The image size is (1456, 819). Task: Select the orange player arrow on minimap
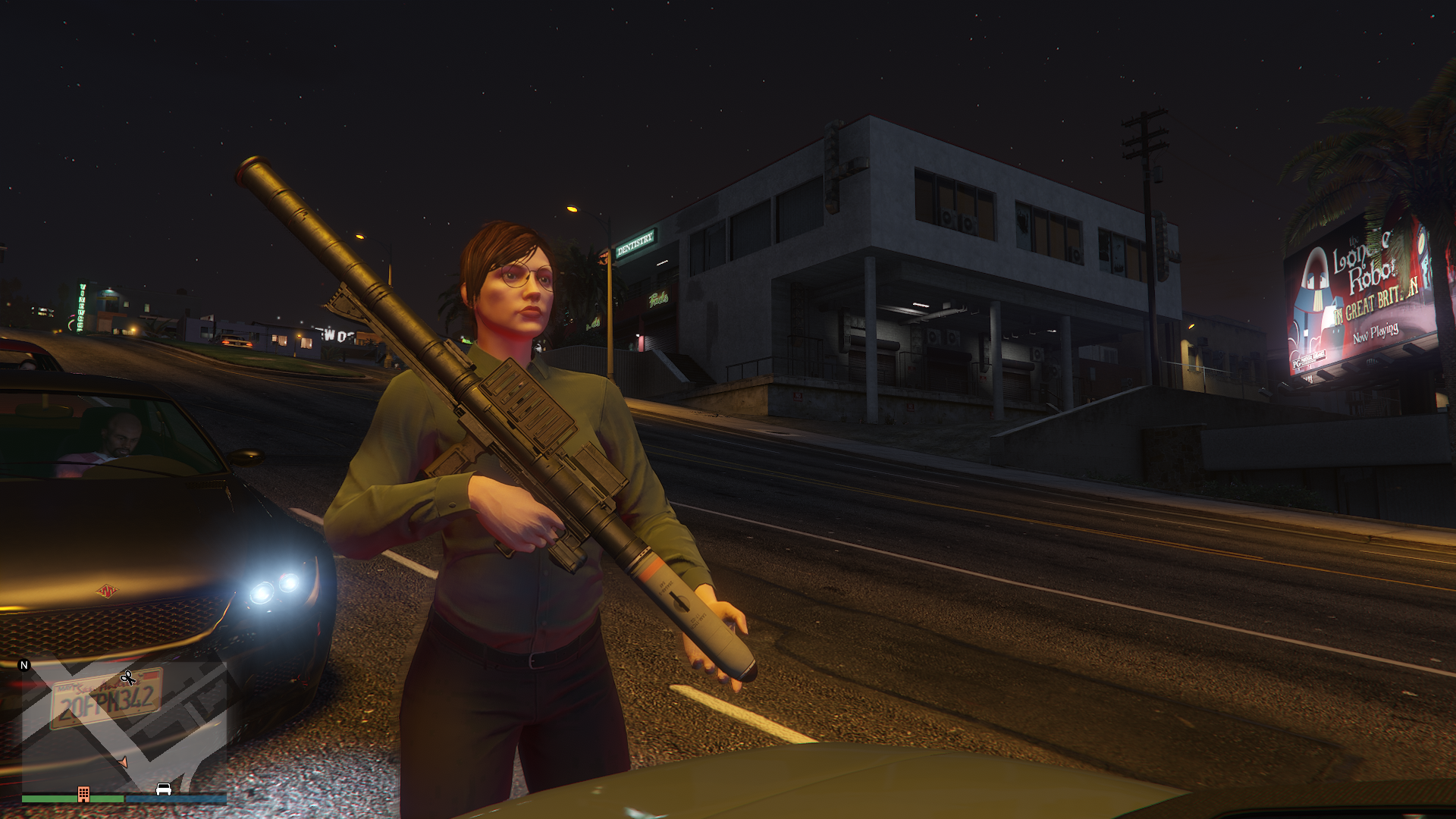[x=122, y=762]
